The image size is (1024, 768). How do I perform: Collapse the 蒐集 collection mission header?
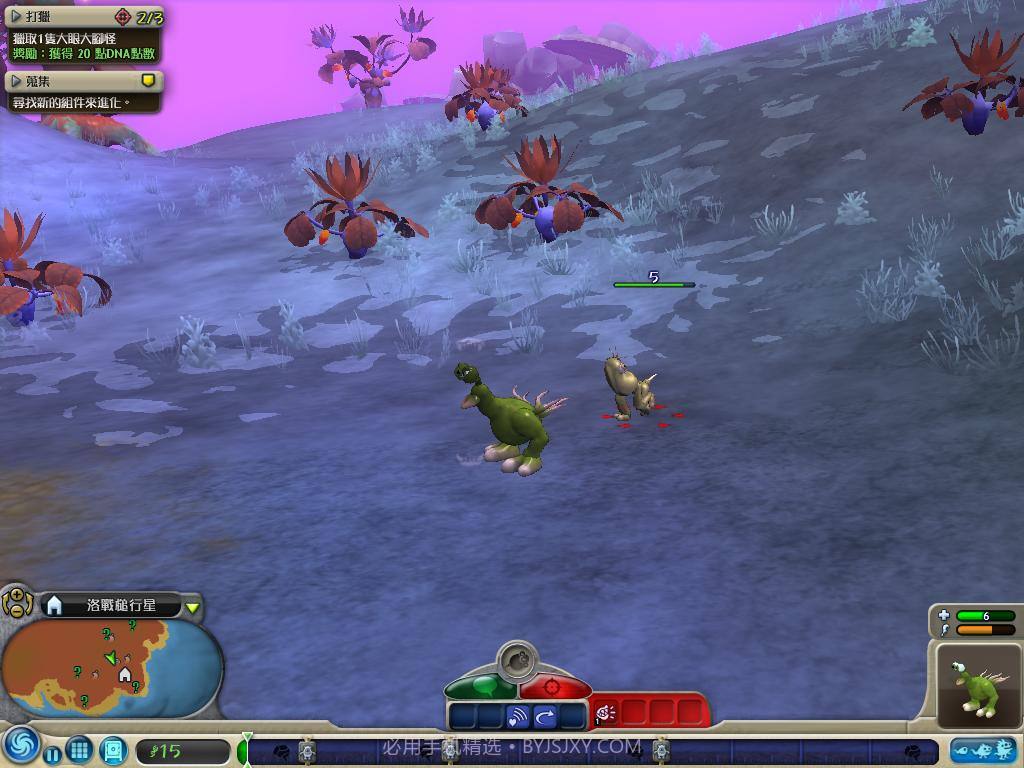tap(16, 80)
